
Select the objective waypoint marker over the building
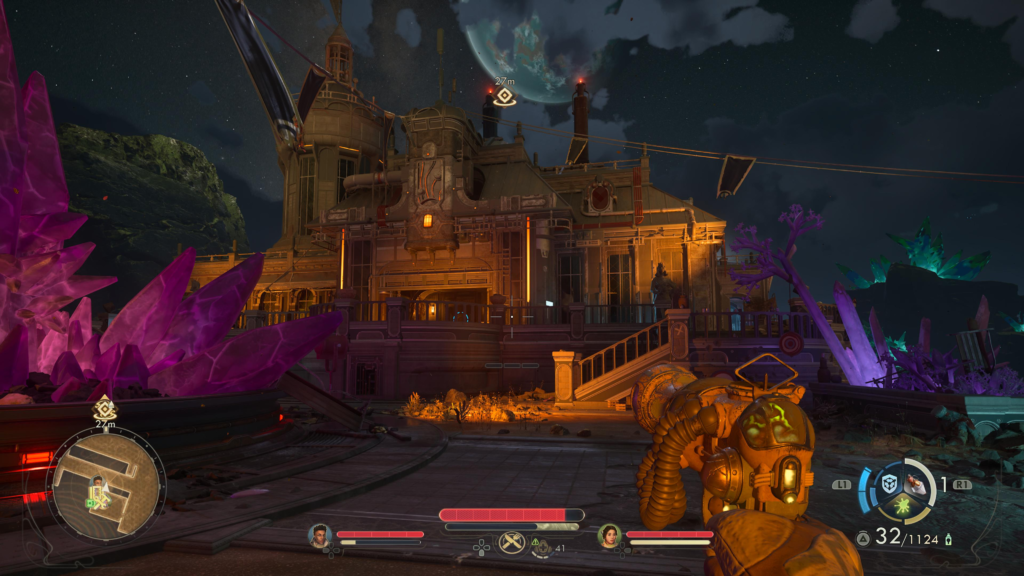coord(505,96)
